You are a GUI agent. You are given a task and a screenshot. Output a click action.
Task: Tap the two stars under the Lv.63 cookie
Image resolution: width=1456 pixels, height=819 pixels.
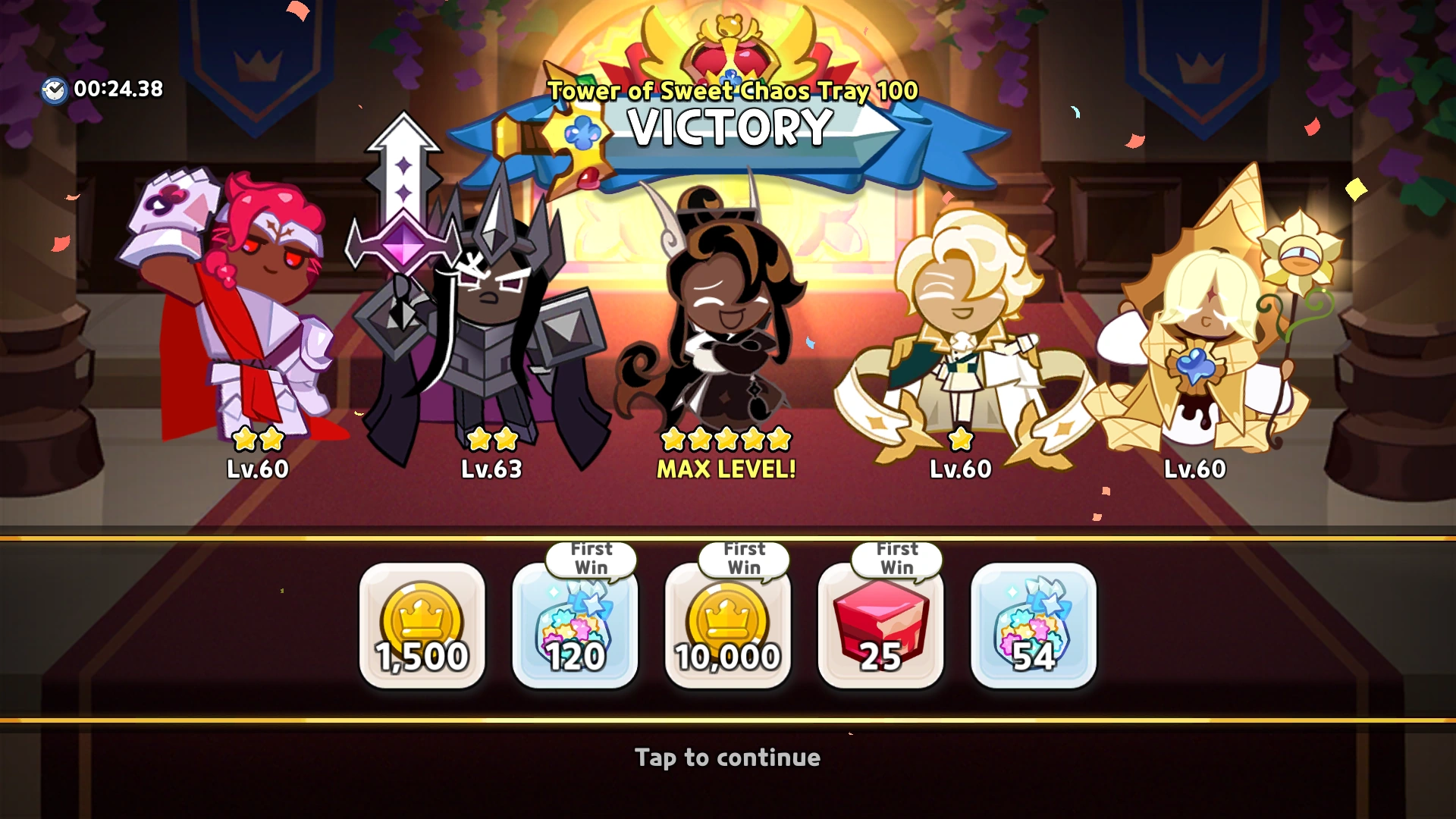coord(493,438)
